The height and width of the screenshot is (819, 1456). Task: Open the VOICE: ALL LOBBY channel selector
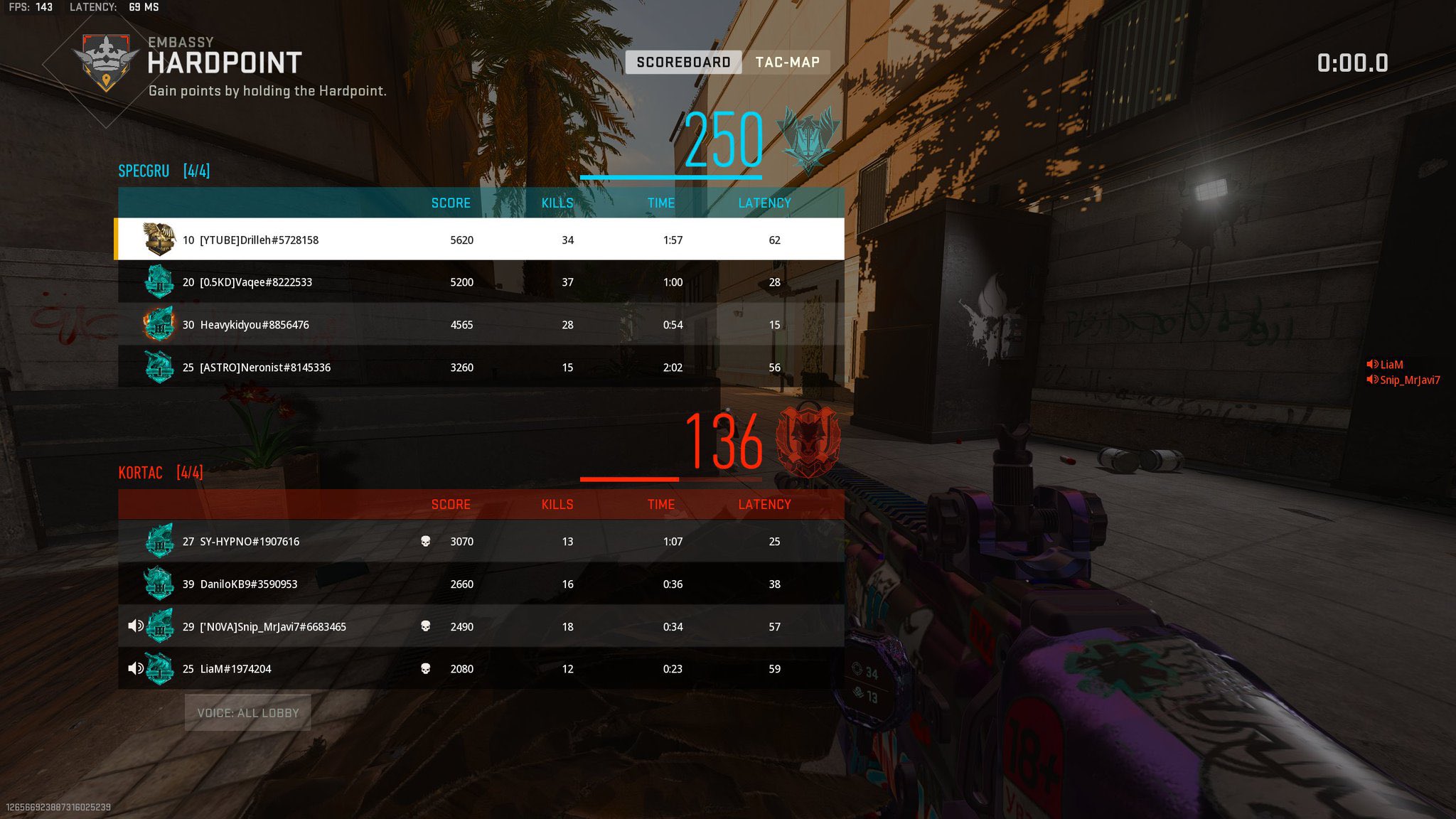click(246, 712)
